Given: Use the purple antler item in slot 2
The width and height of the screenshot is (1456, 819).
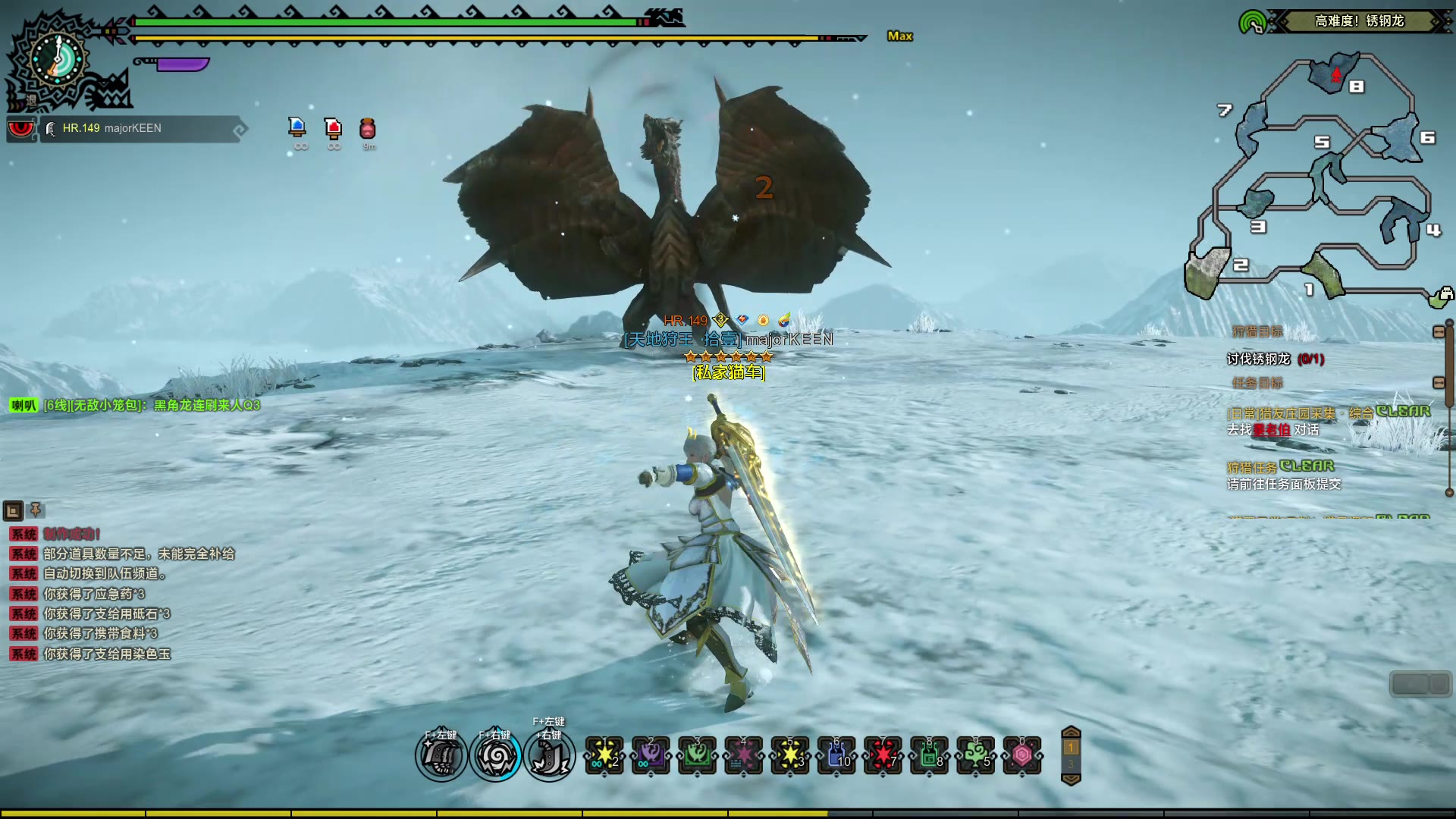Looking at the screenshot, I should [x=651, y=755].
